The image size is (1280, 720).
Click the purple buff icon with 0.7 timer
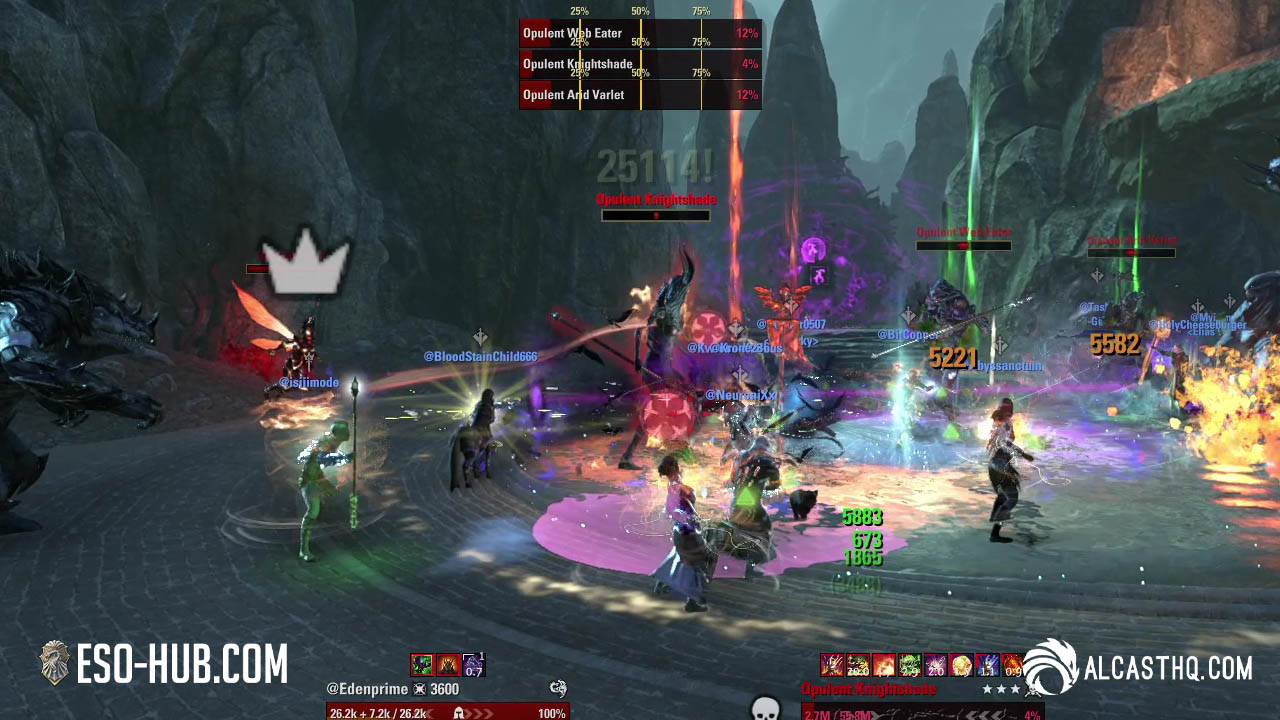(473, 664)
